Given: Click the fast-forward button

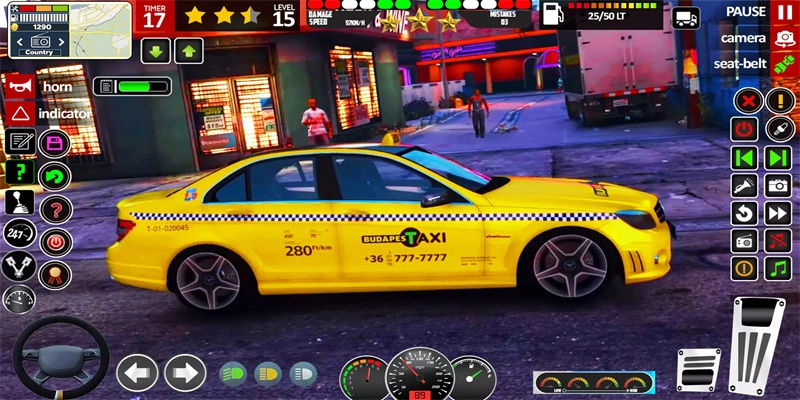Looking at the screenshot, I should click(x=778, y=213).
